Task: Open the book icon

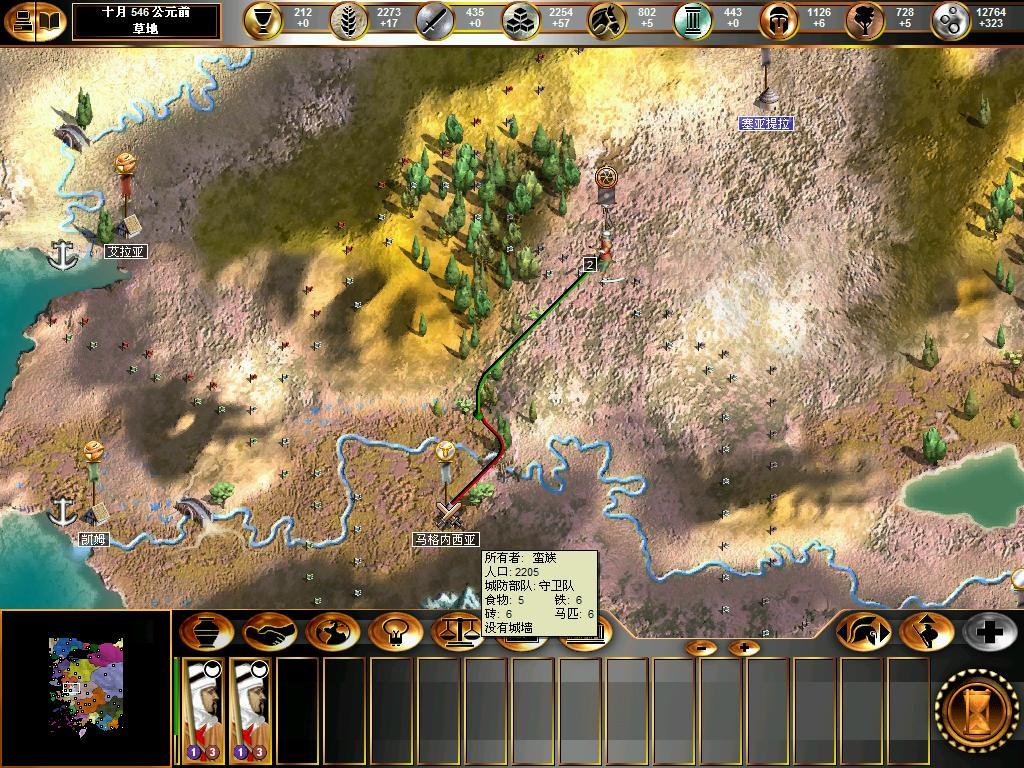Action: (x=50, y=21)
